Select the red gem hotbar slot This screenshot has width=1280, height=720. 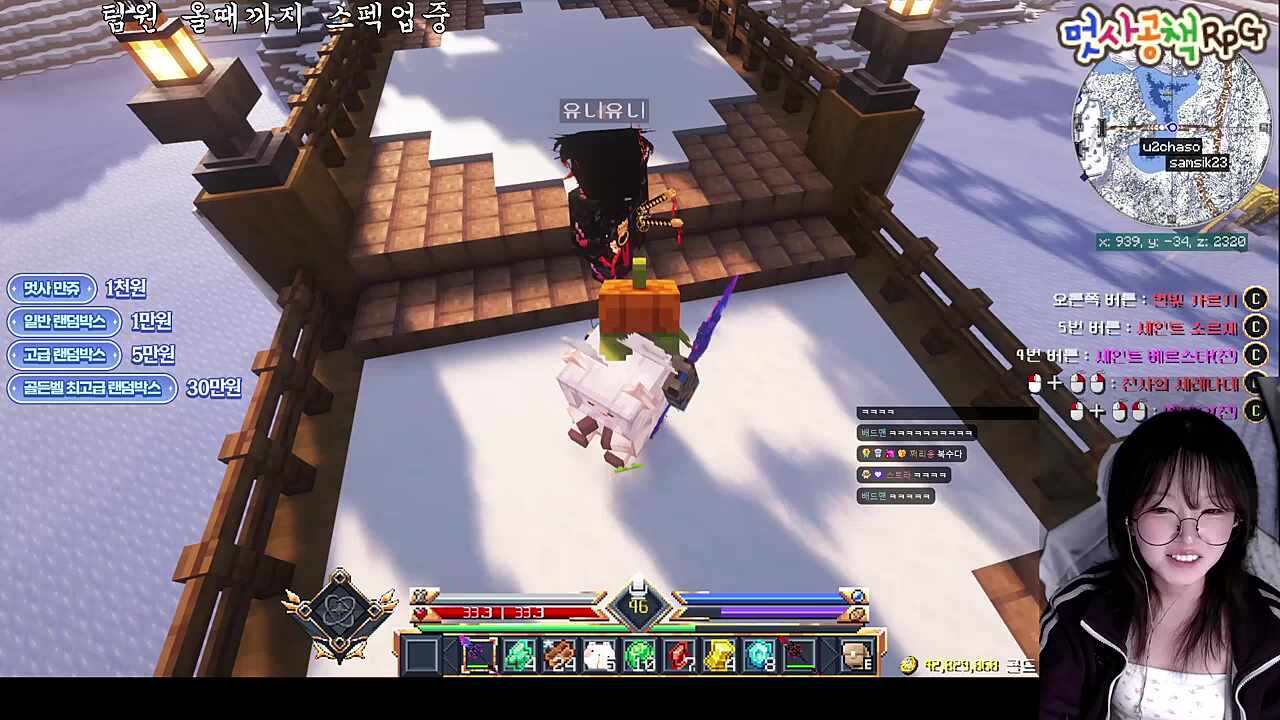click(680, 655)
